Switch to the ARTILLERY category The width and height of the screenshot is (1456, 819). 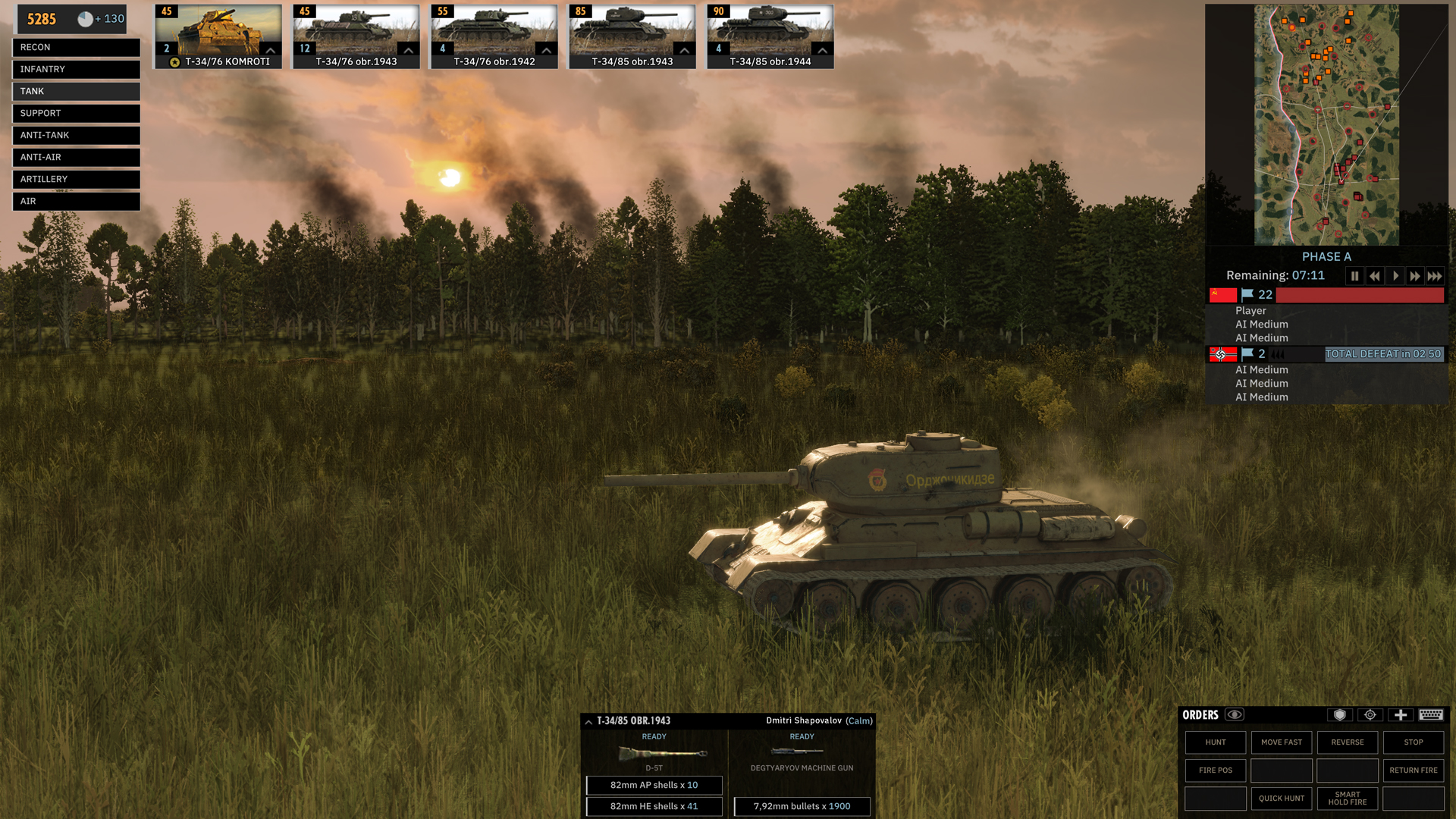[x=76, y=179]
